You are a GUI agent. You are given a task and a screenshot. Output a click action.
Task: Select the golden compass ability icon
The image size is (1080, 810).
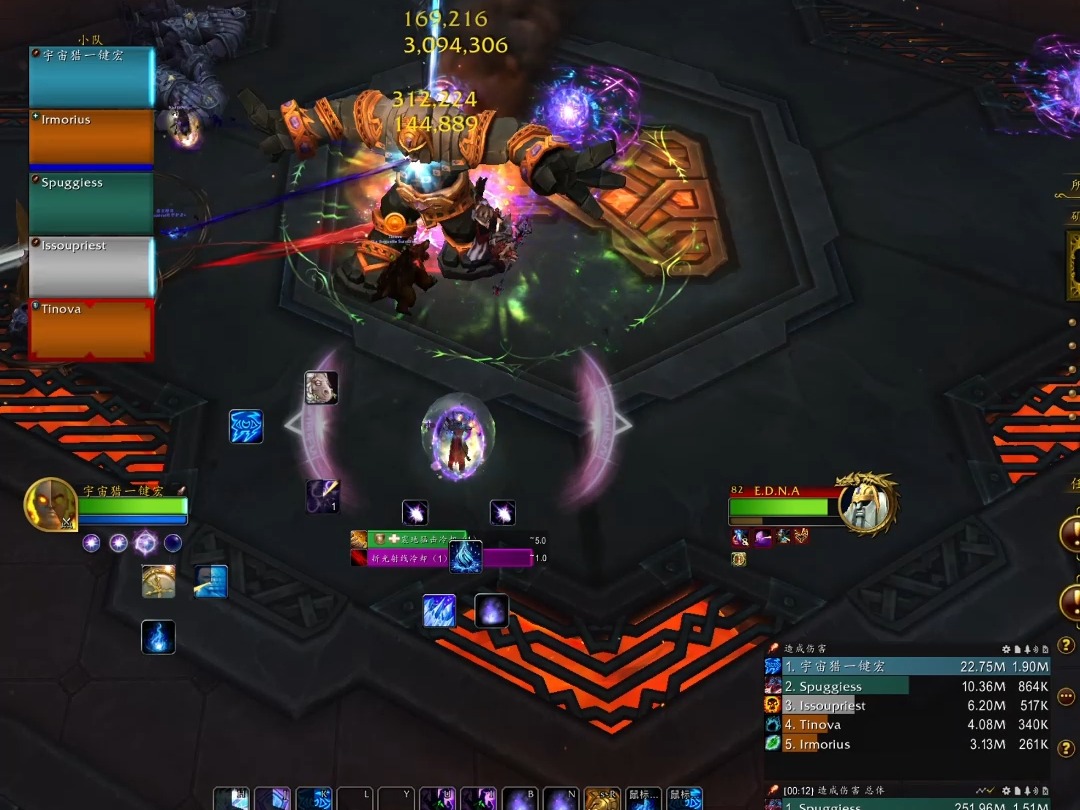tap(159, 581)
